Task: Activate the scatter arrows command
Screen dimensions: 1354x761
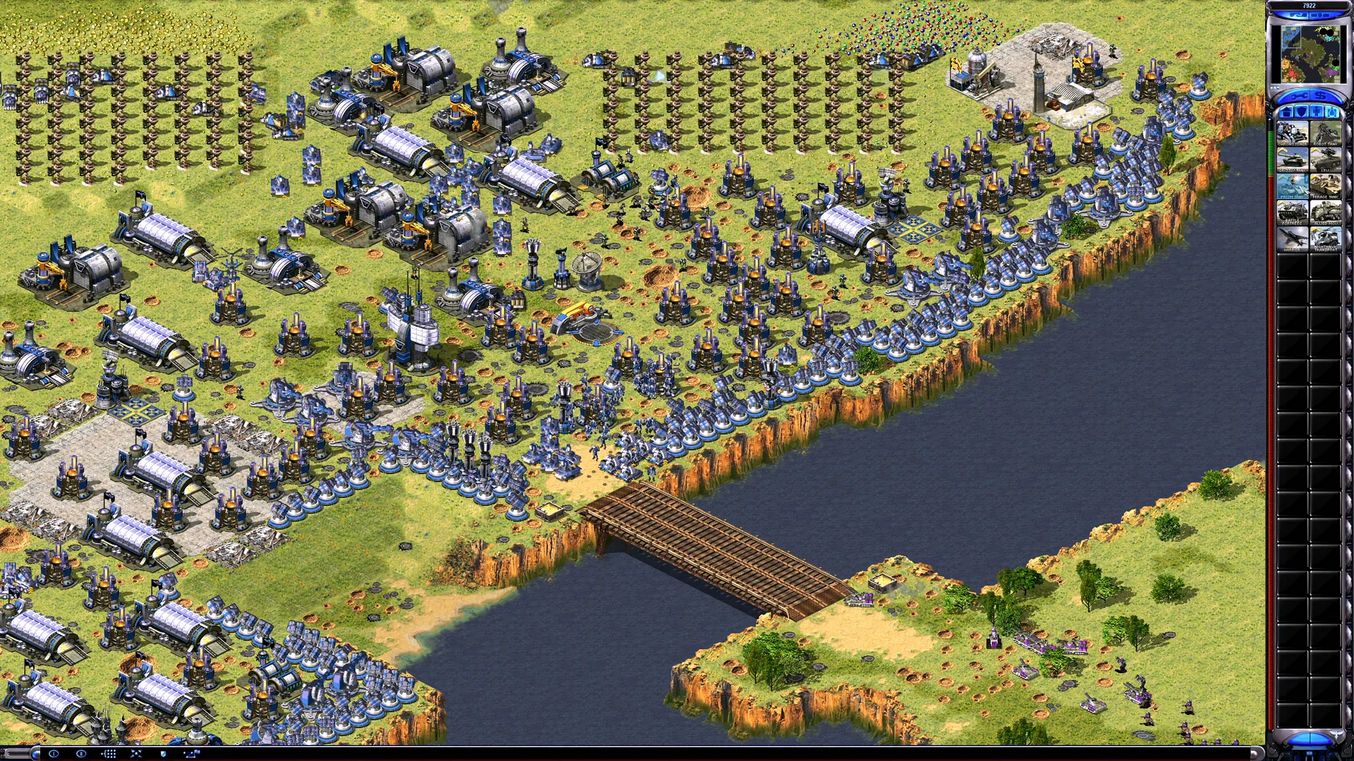Action: coord(136,753)
